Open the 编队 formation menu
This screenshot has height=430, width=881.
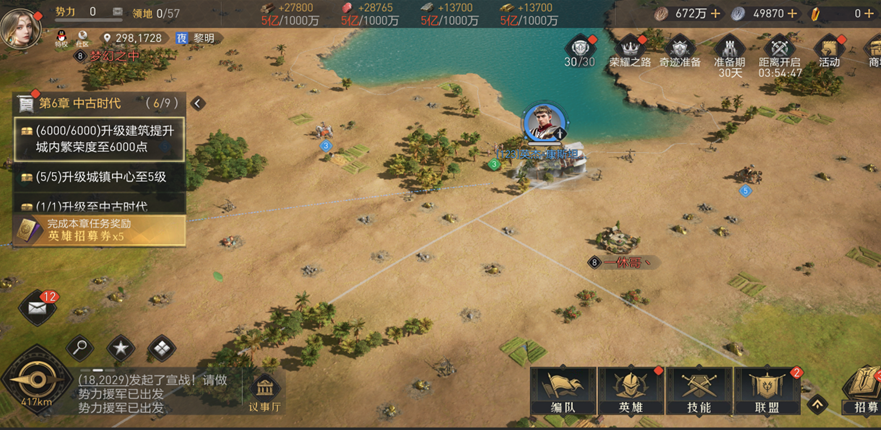563,391
